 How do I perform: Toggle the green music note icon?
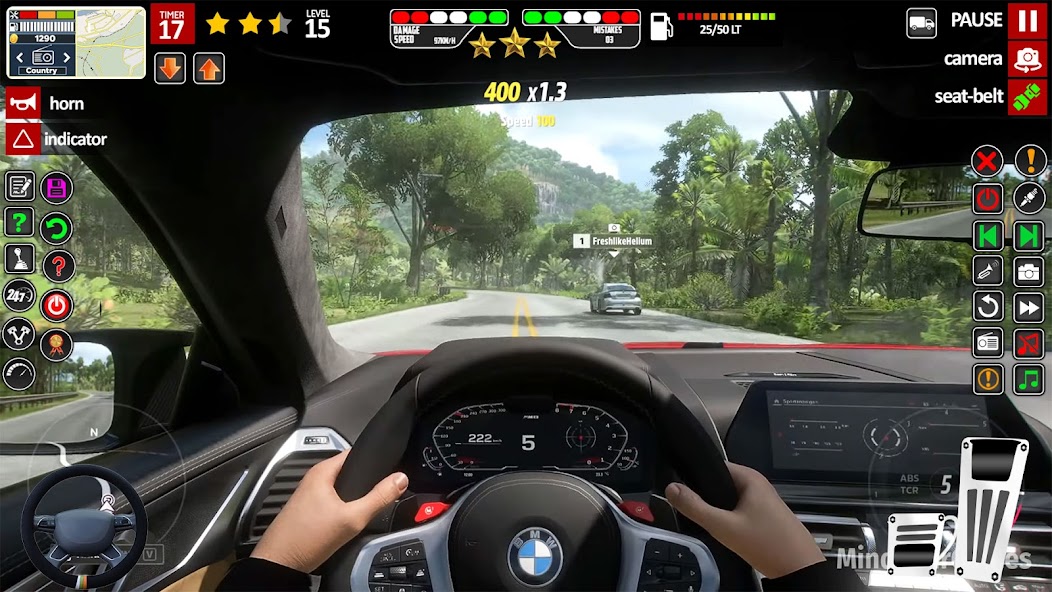point(1029,379)
